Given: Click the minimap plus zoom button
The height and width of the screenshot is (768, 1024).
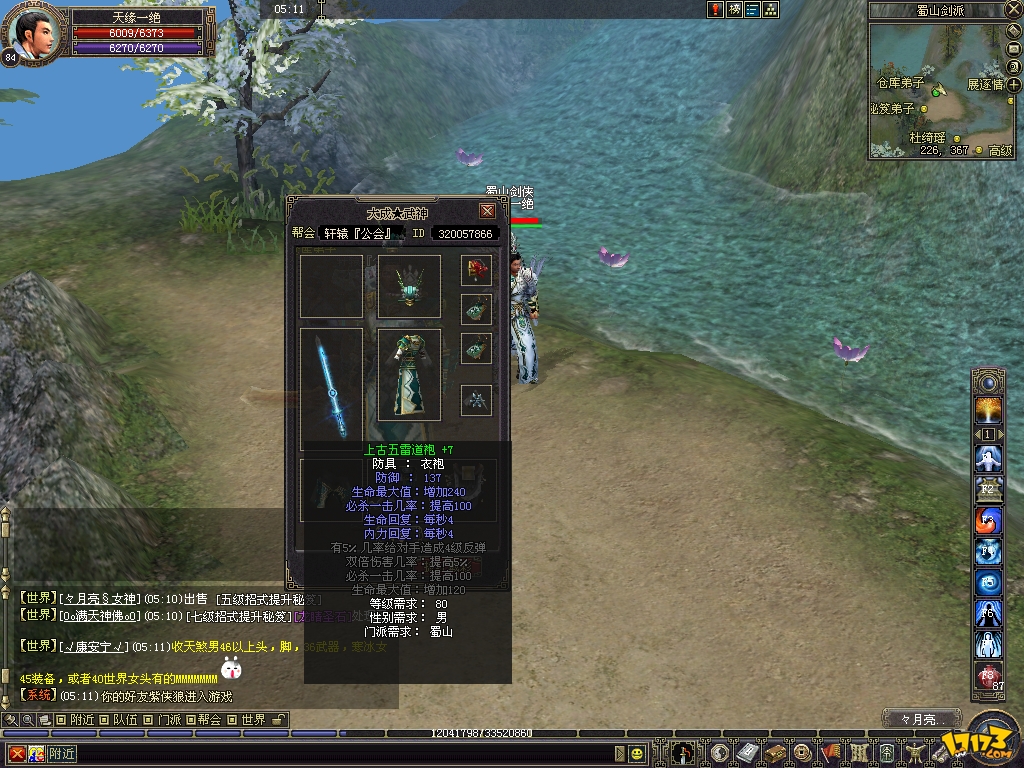Looking at the screenshot, I should click(1013, 85).
